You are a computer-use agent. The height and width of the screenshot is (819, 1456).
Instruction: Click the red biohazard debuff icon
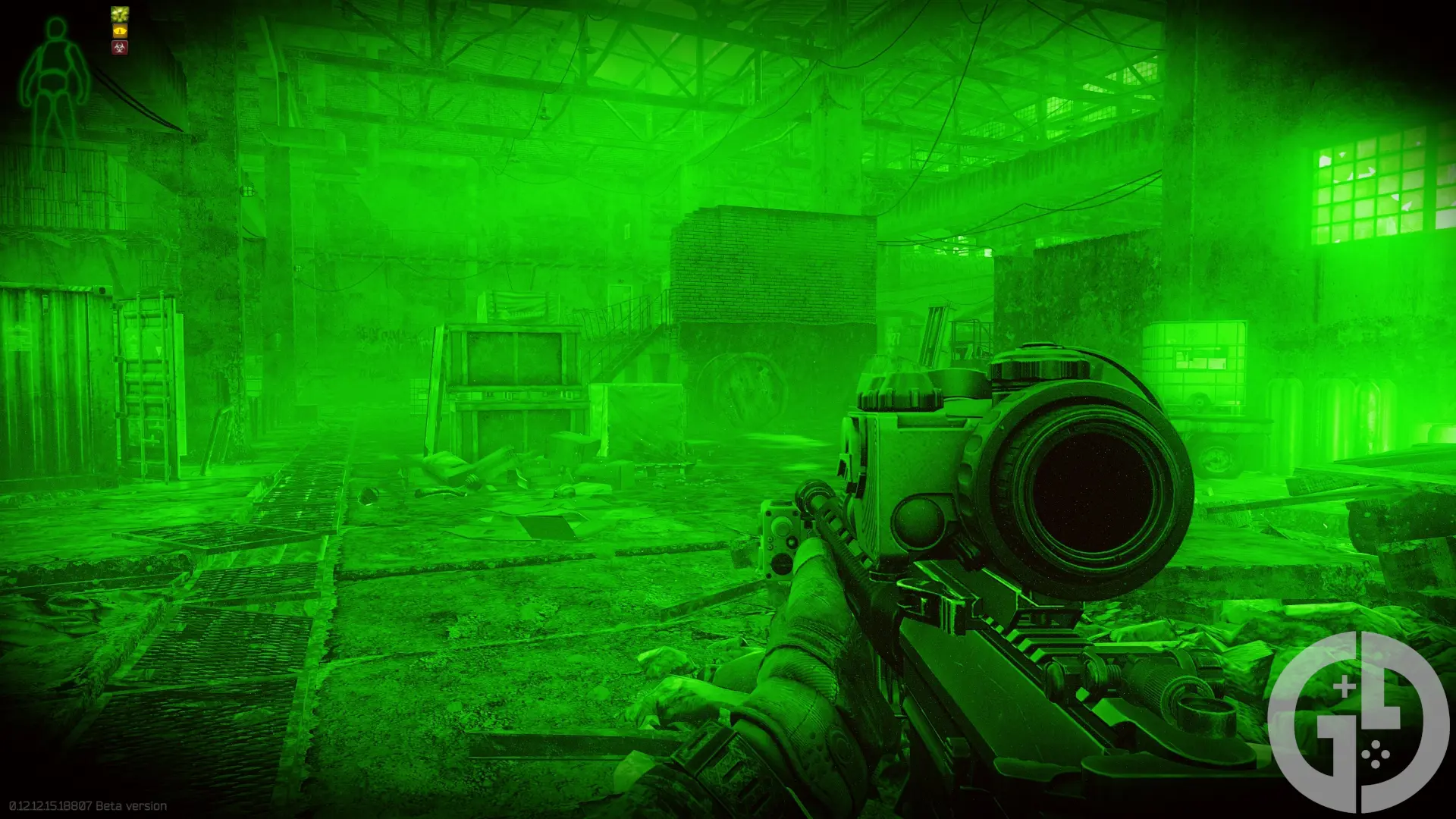point(120,48)
